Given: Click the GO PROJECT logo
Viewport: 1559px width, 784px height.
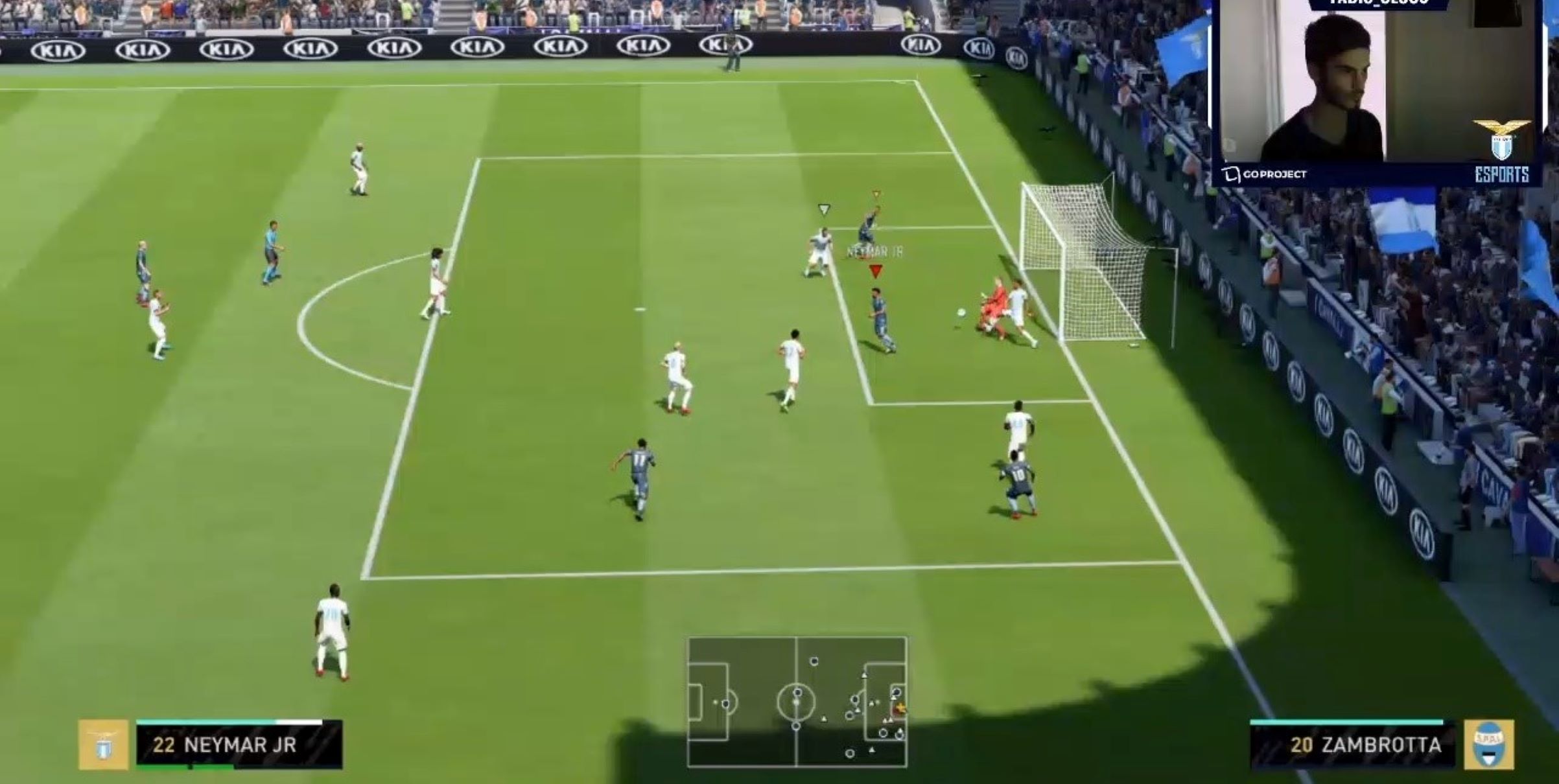Looking at the screenshot, I should point(1265,174).
